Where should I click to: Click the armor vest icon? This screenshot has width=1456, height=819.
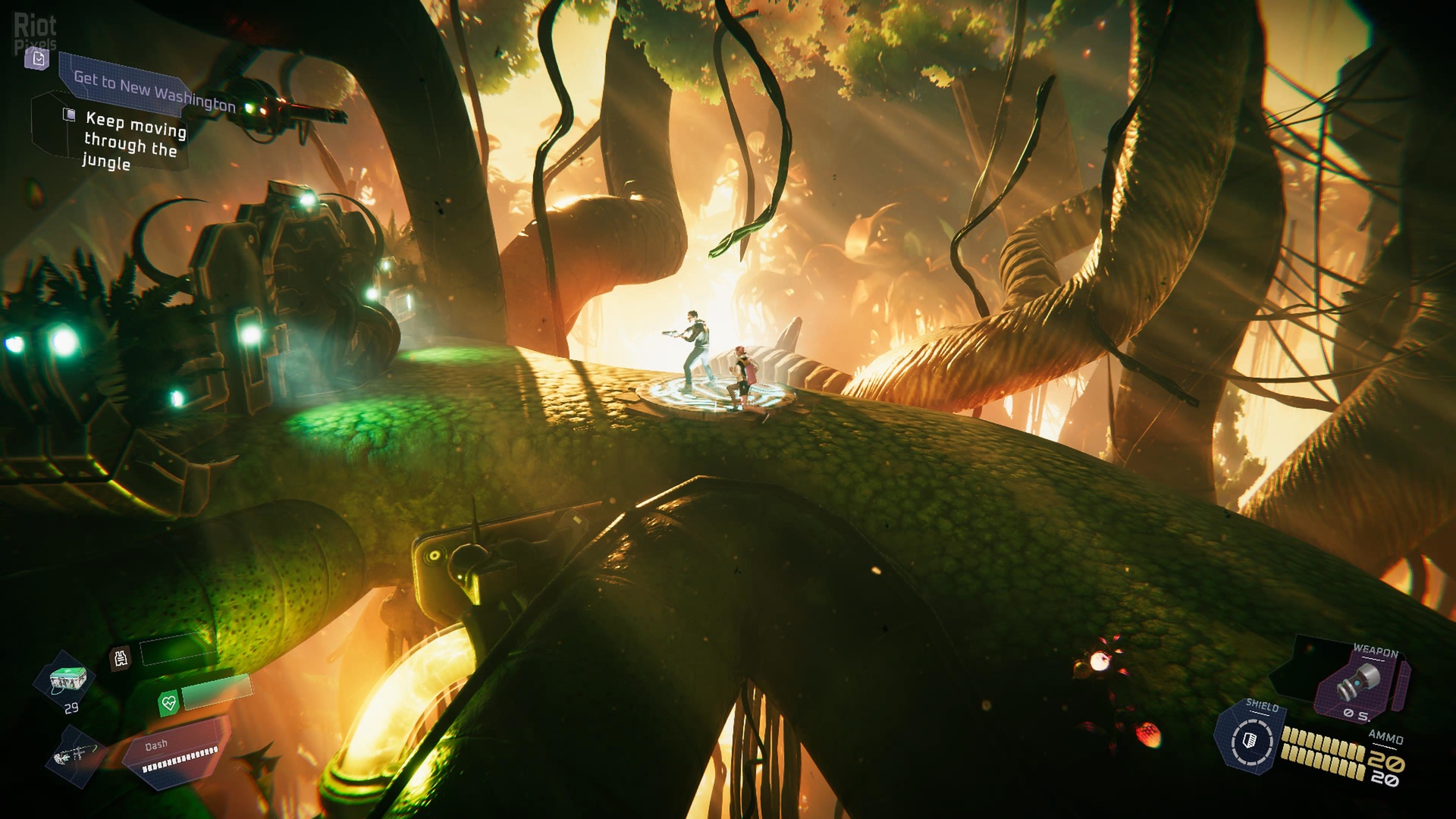click(x=121, y=657)
